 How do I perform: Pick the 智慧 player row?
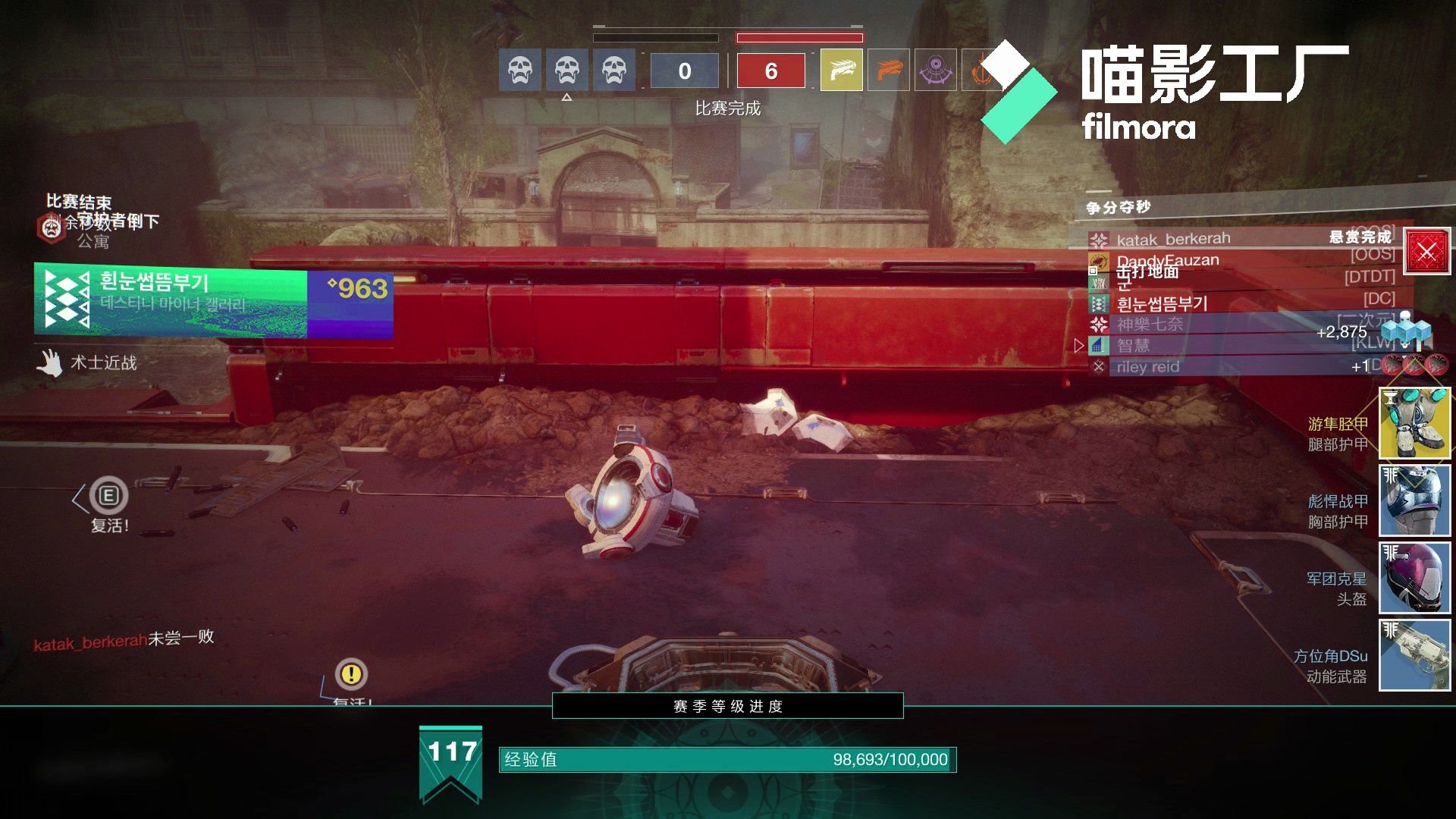(1133, 346)
